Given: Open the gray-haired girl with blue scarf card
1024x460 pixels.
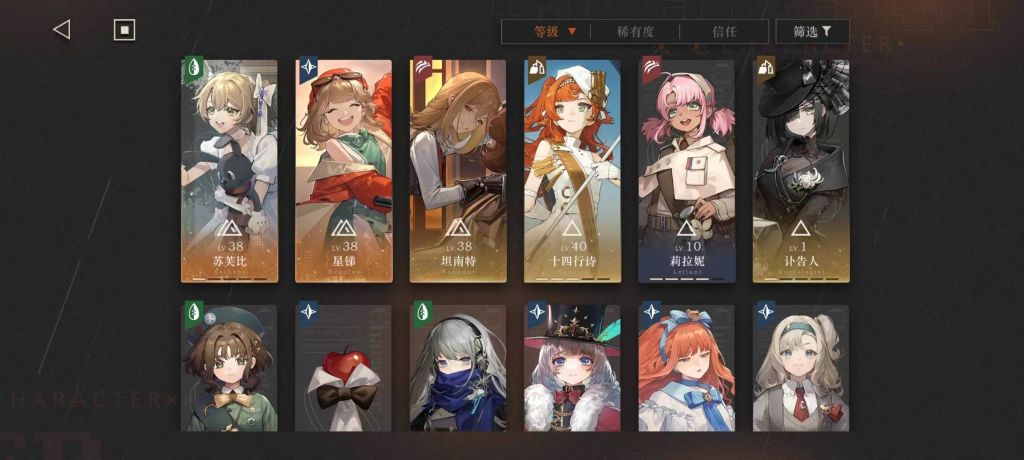Looking at the screenshot, I should point(458,368).
